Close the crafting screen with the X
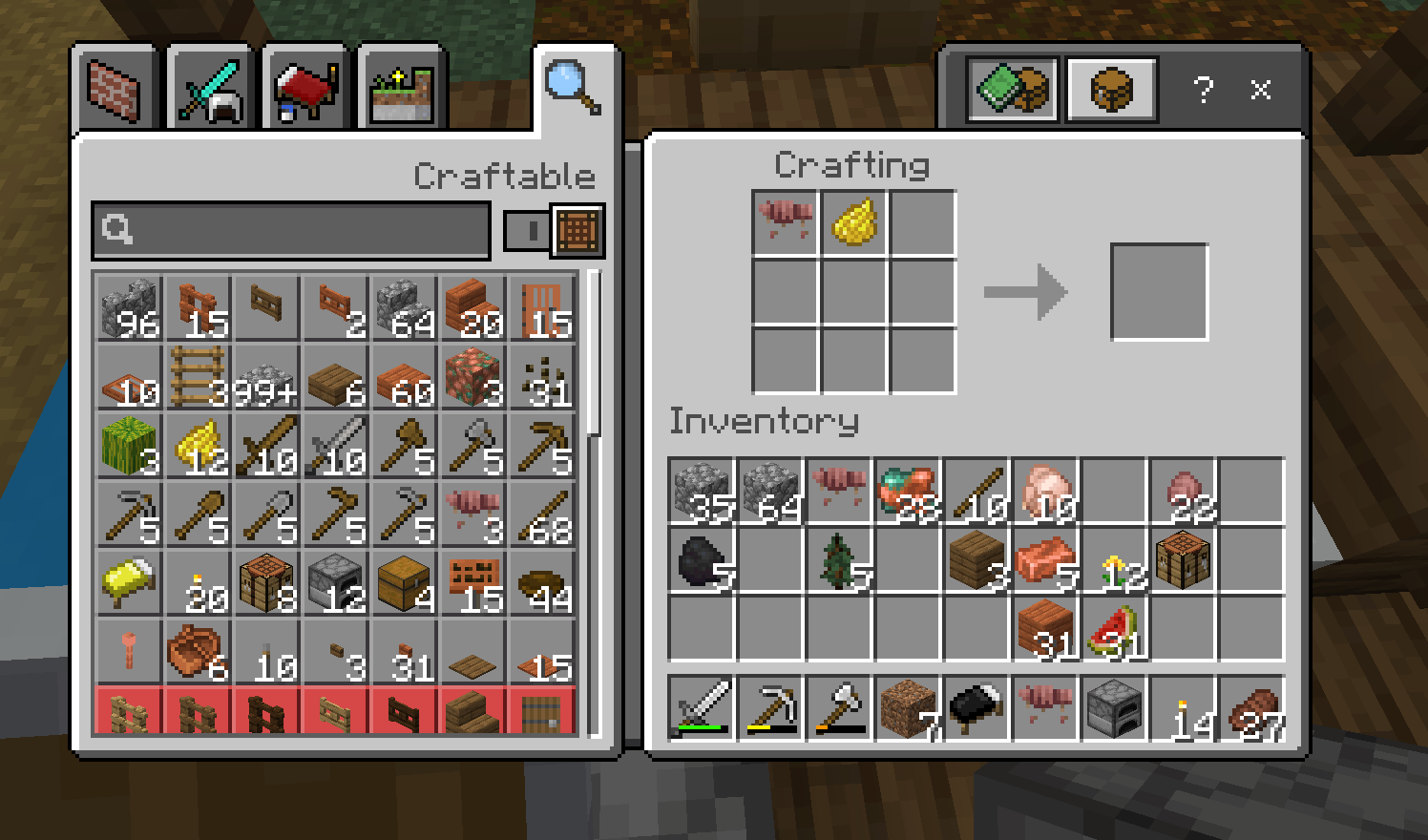This screenshot has width=1428, height=840. (1261, 90)
